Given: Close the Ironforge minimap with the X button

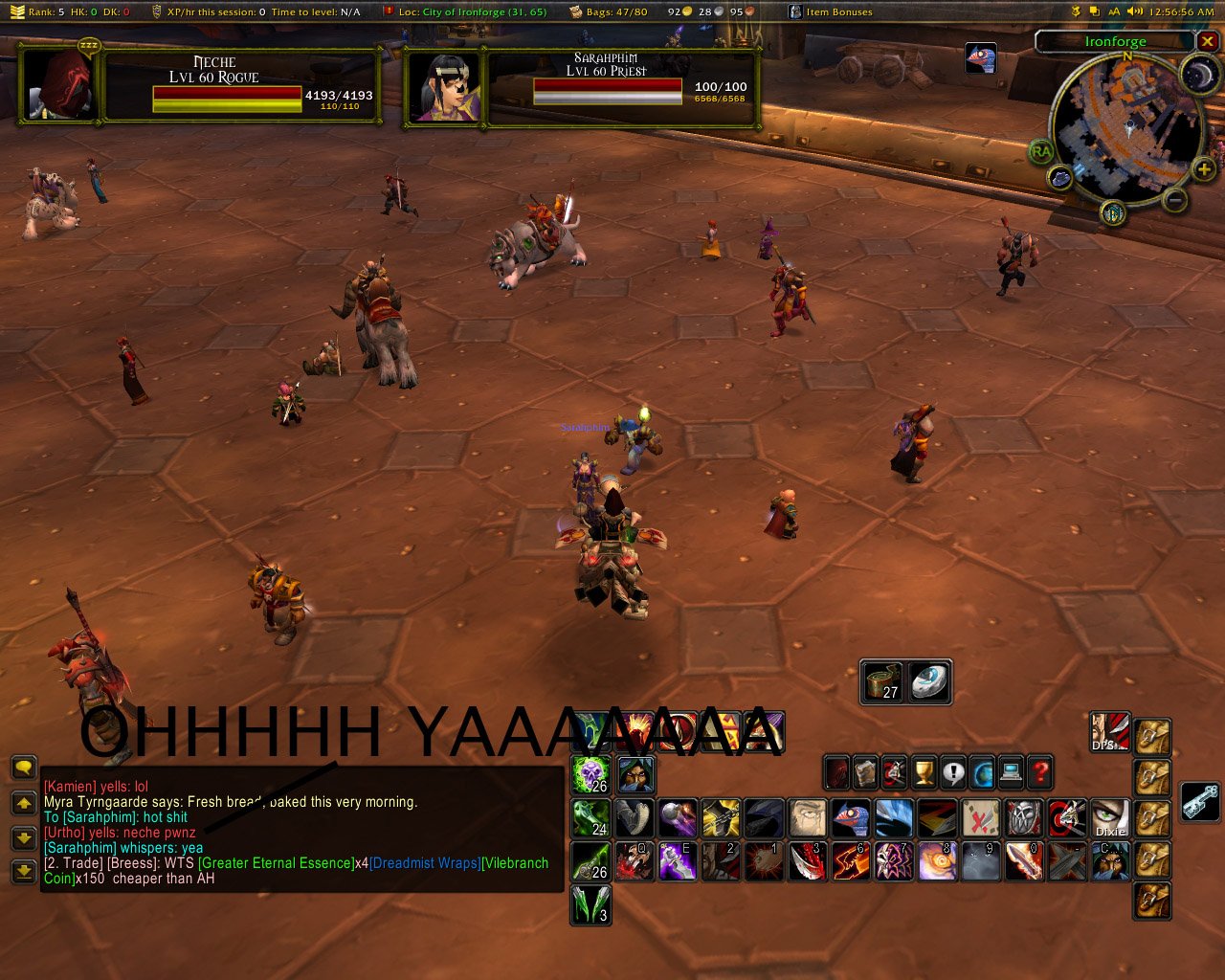Looking at the screenshot, I should (x=1208, y=41).
